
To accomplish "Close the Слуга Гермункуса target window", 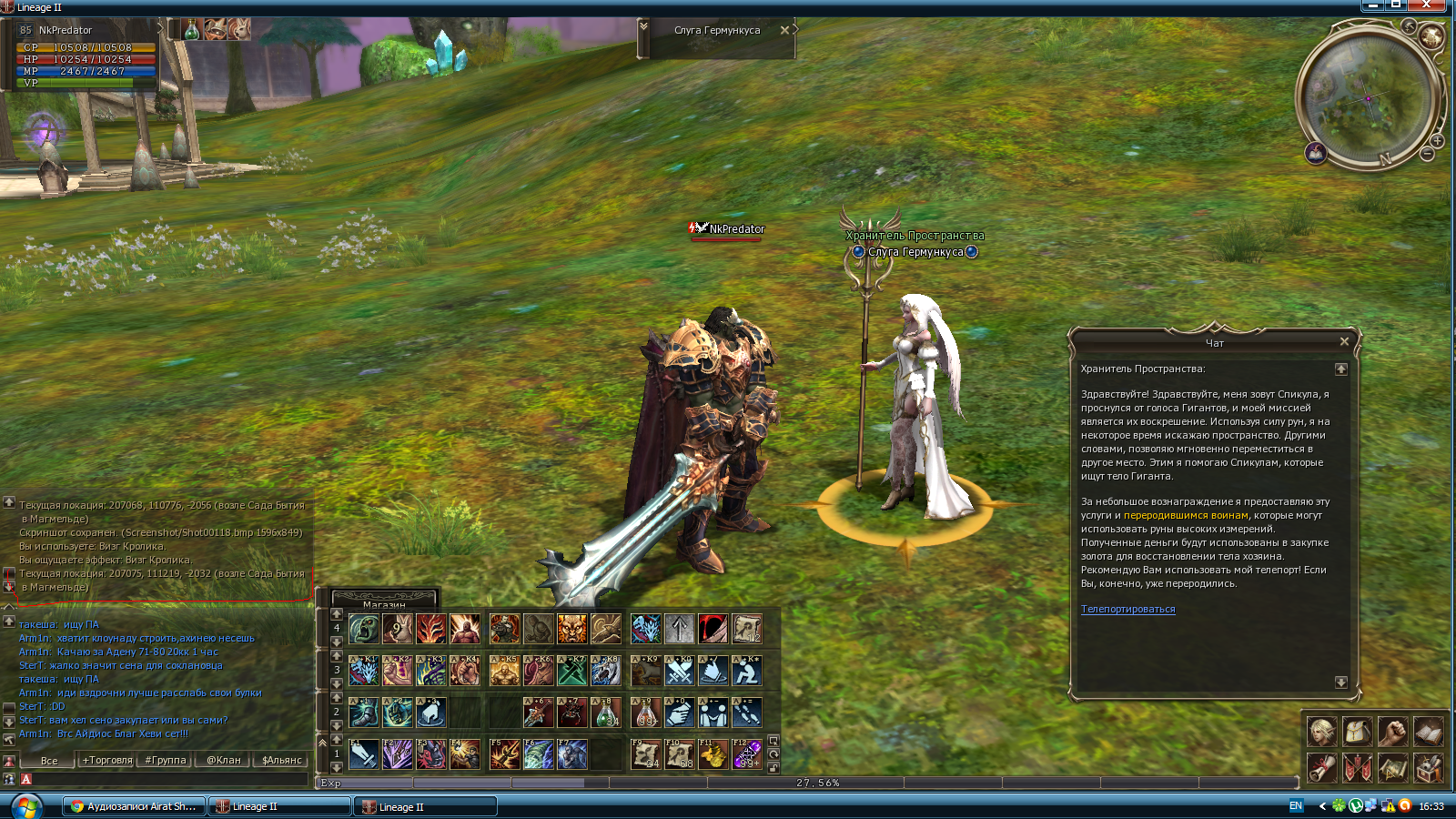I will click(x=784, y=30).
